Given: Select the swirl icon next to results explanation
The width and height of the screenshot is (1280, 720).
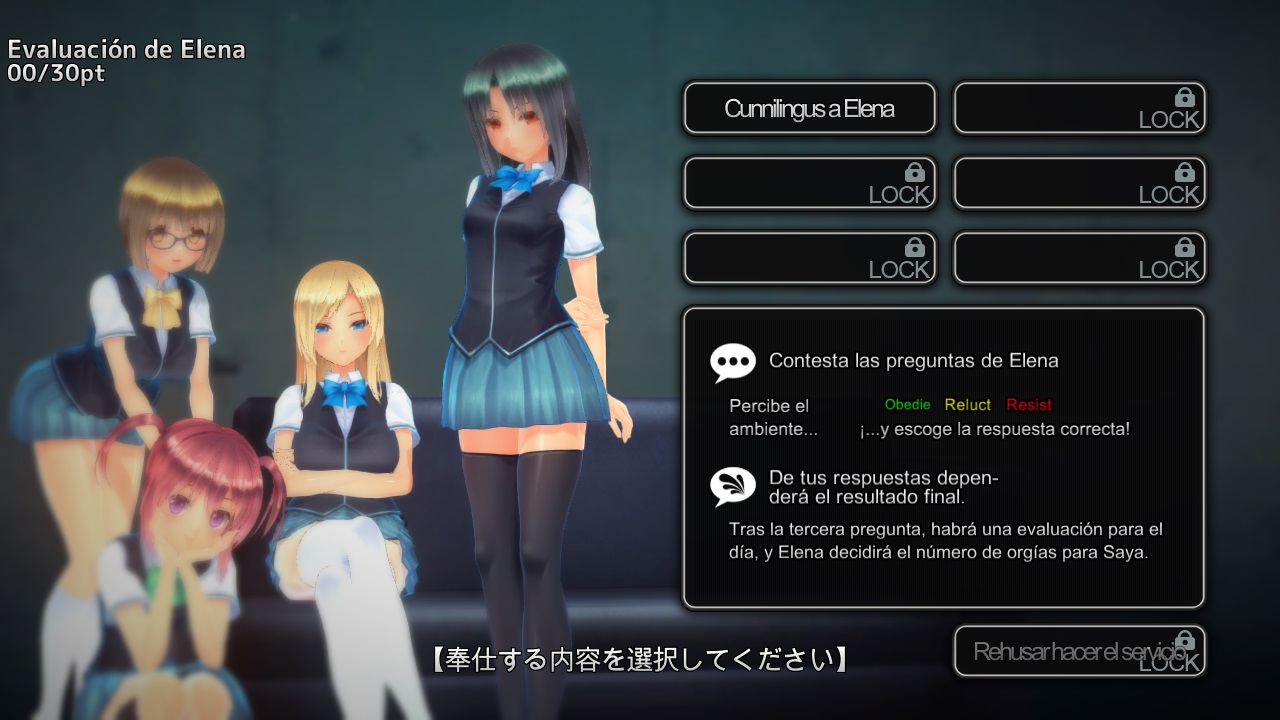Looking at the screenshot, I should pyautogui.click(x=731, y=487).
